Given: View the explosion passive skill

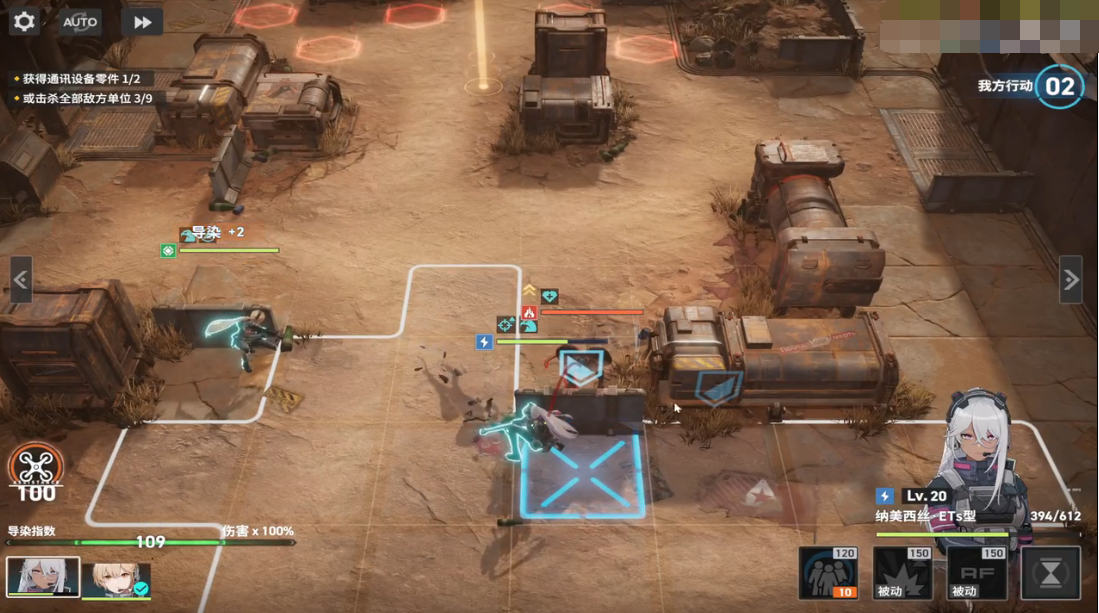Looking at the screenshot, I should 902,573.
